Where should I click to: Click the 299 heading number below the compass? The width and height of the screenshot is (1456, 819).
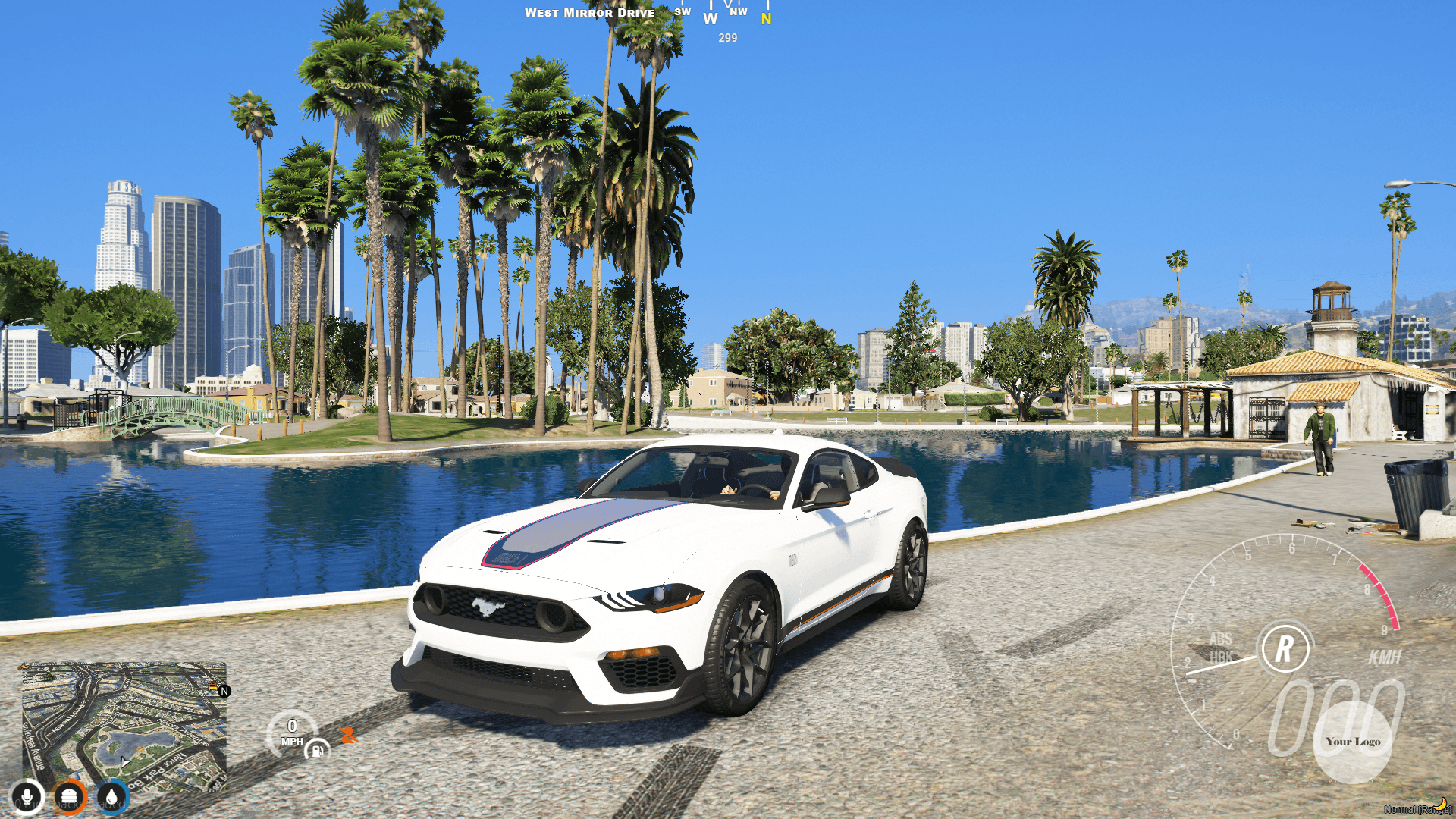727,39
